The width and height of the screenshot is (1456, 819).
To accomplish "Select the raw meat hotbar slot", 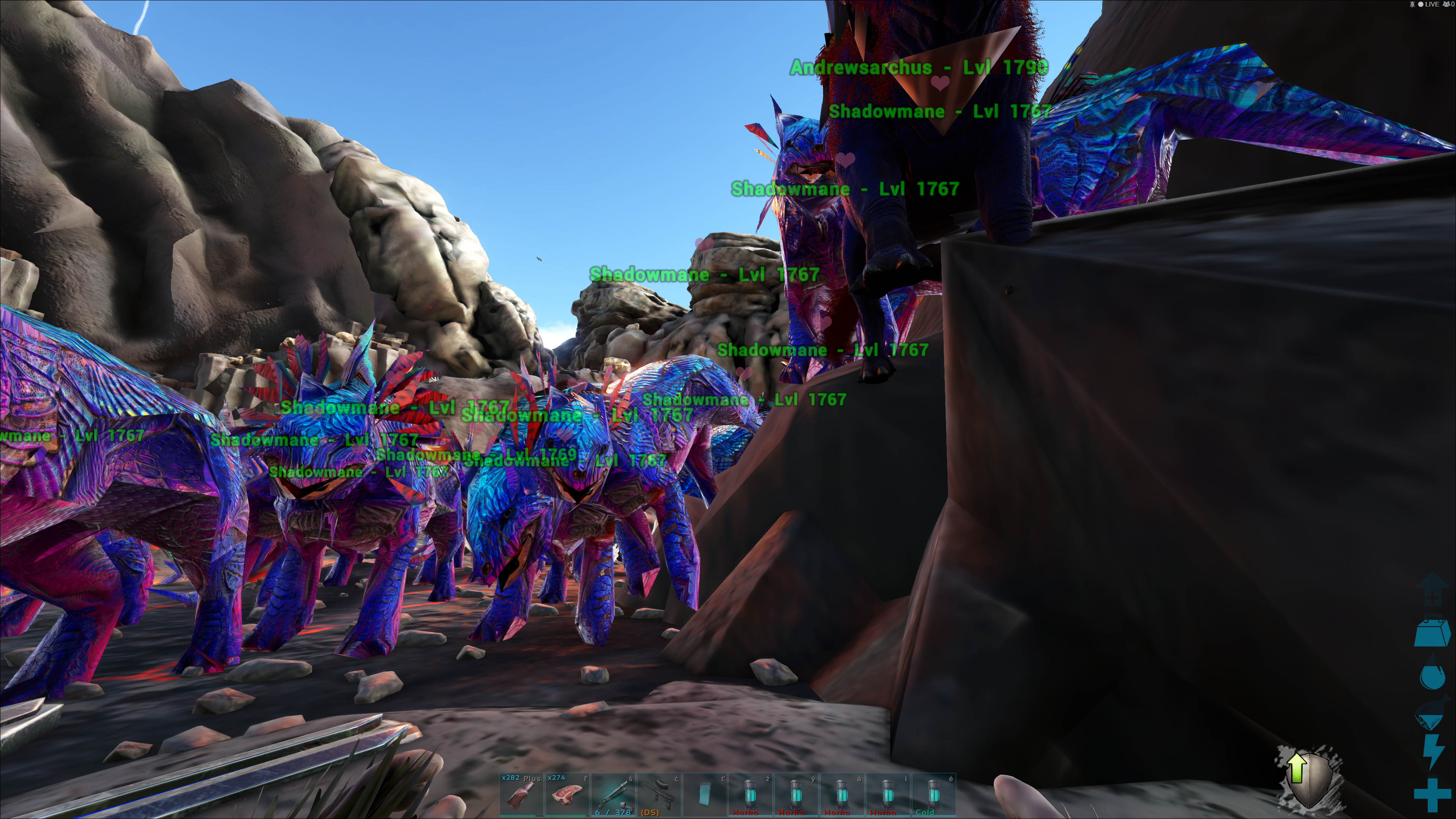I will 567,795.
